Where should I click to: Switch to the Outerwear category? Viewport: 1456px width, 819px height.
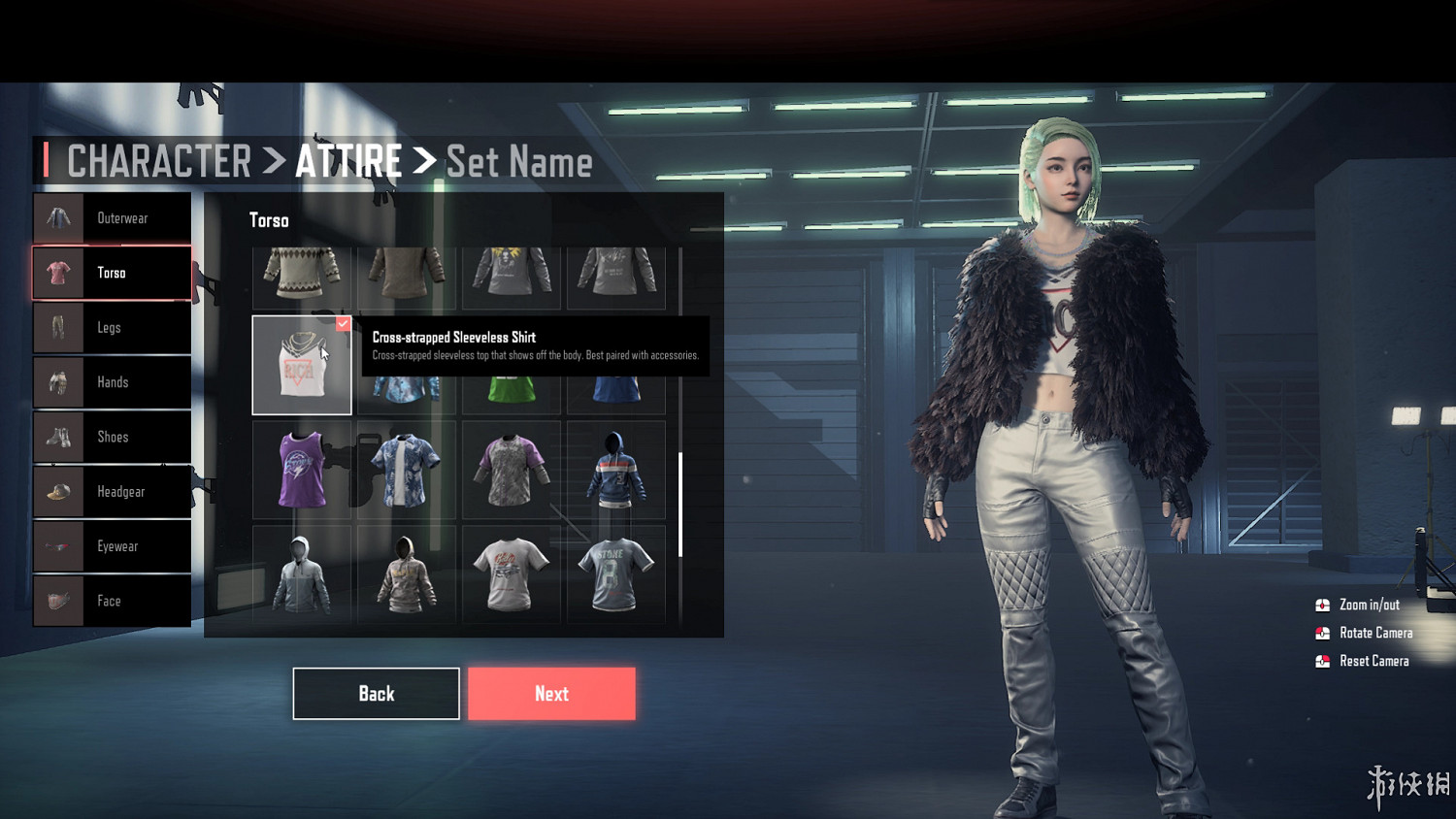tap(112, 218)
